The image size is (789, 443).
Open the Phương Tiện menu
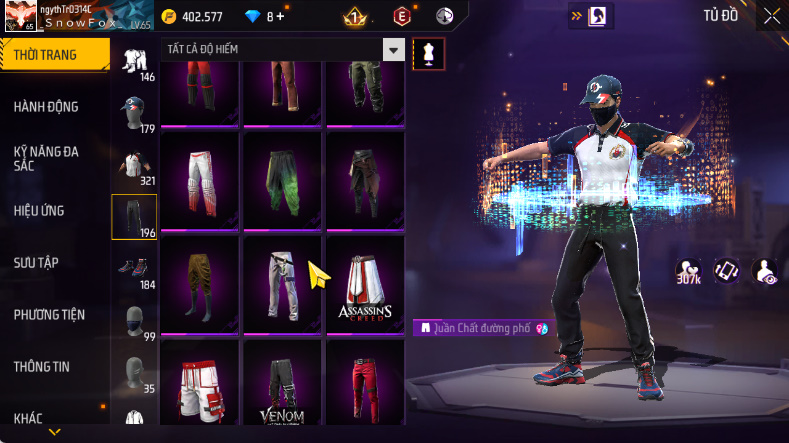coord(49,314)
